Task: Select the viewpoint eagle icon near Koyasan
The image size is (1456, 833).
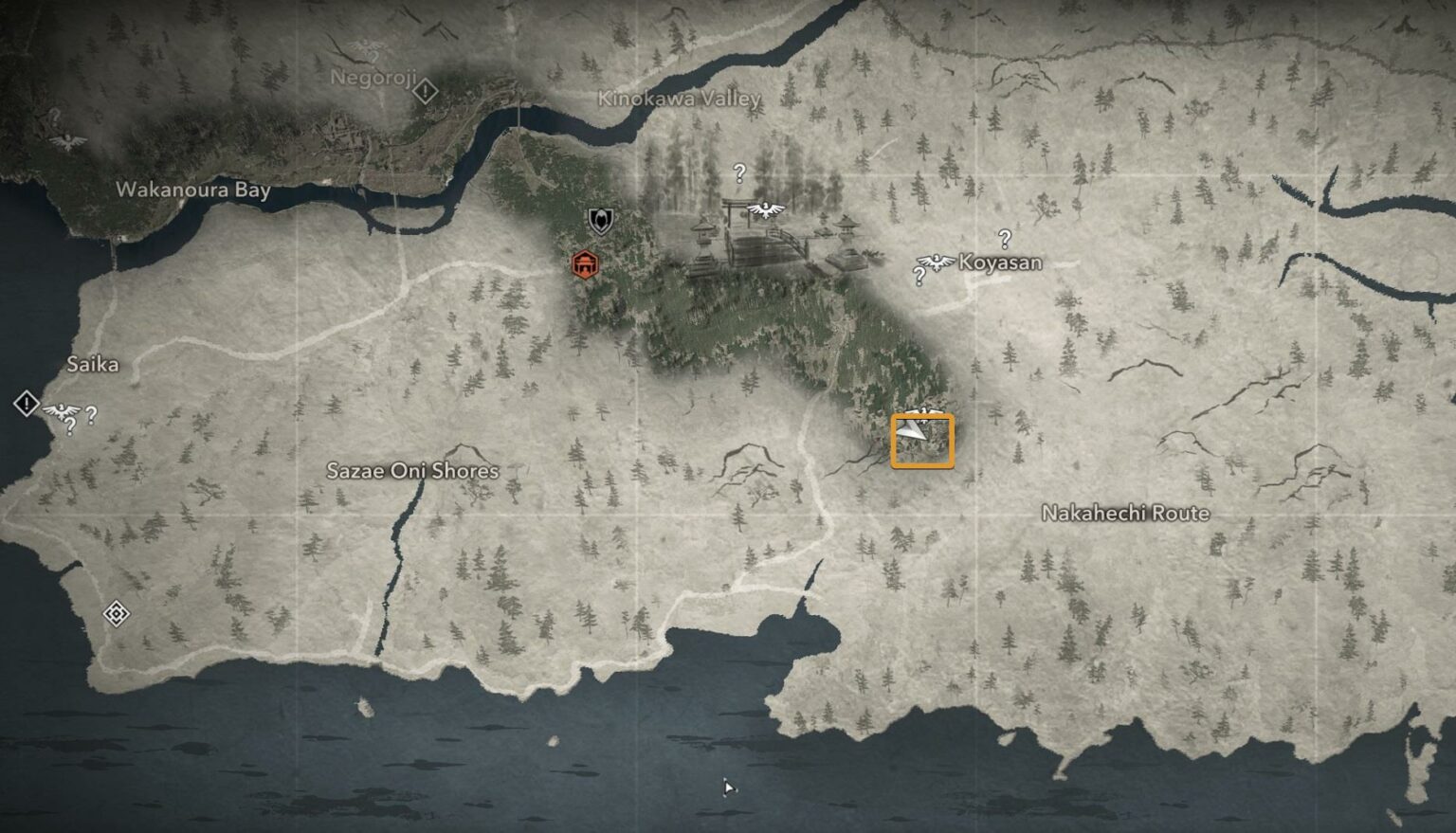Action: point(935,263)
